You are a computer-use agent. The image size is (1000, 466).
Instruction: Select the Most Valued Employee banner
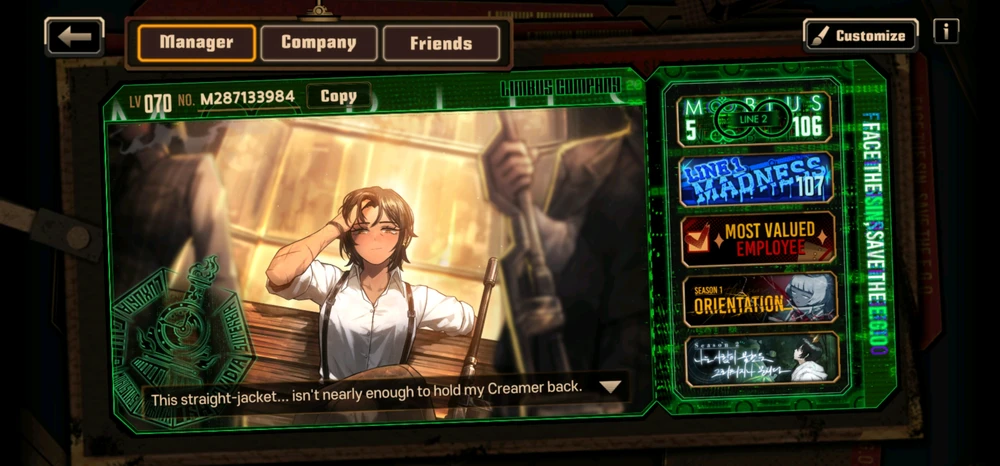click(x=757, y=239)
